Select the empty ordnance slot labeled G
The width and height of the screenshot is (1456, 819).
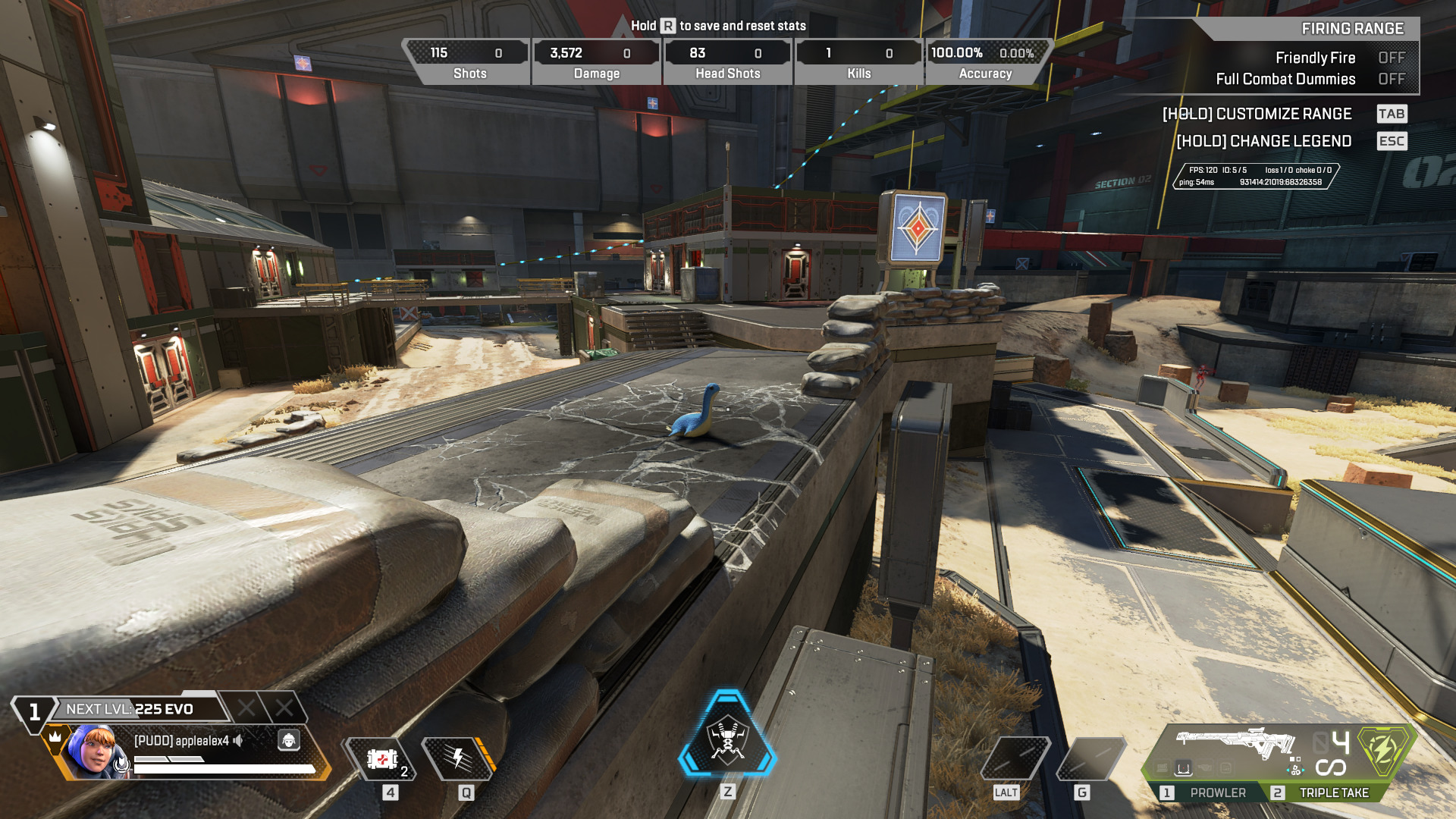[x=1089, y=758]
